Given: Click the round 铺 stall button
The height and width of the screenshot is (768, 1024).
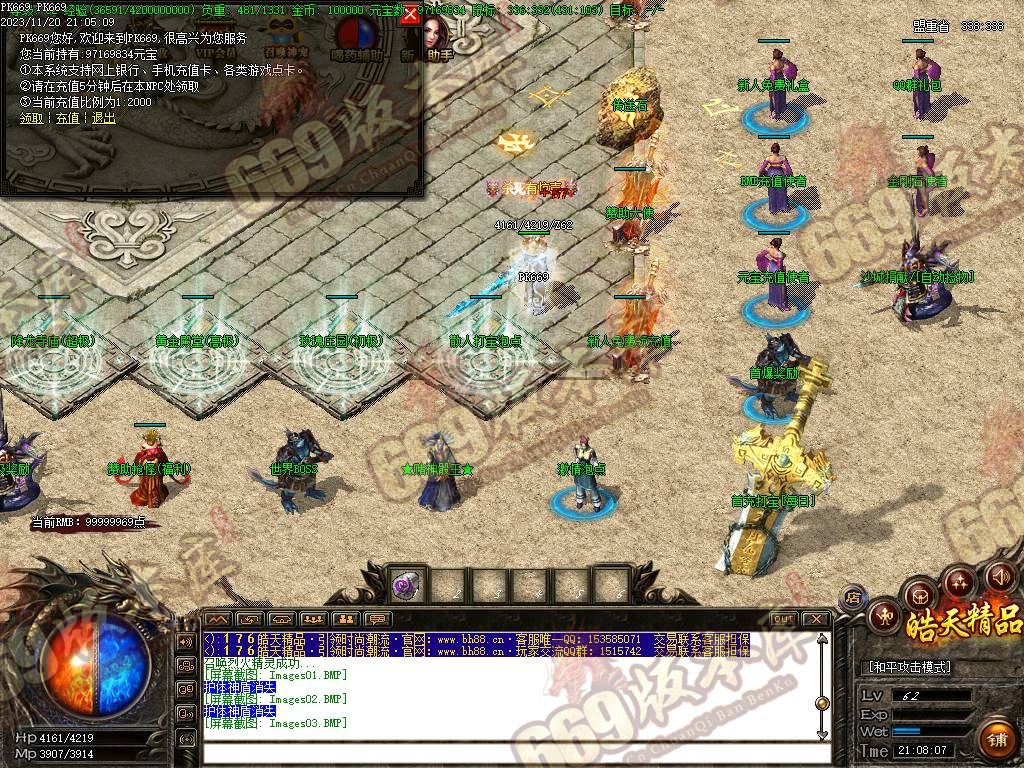Looking at the screenshot, I should click(996, 741).
